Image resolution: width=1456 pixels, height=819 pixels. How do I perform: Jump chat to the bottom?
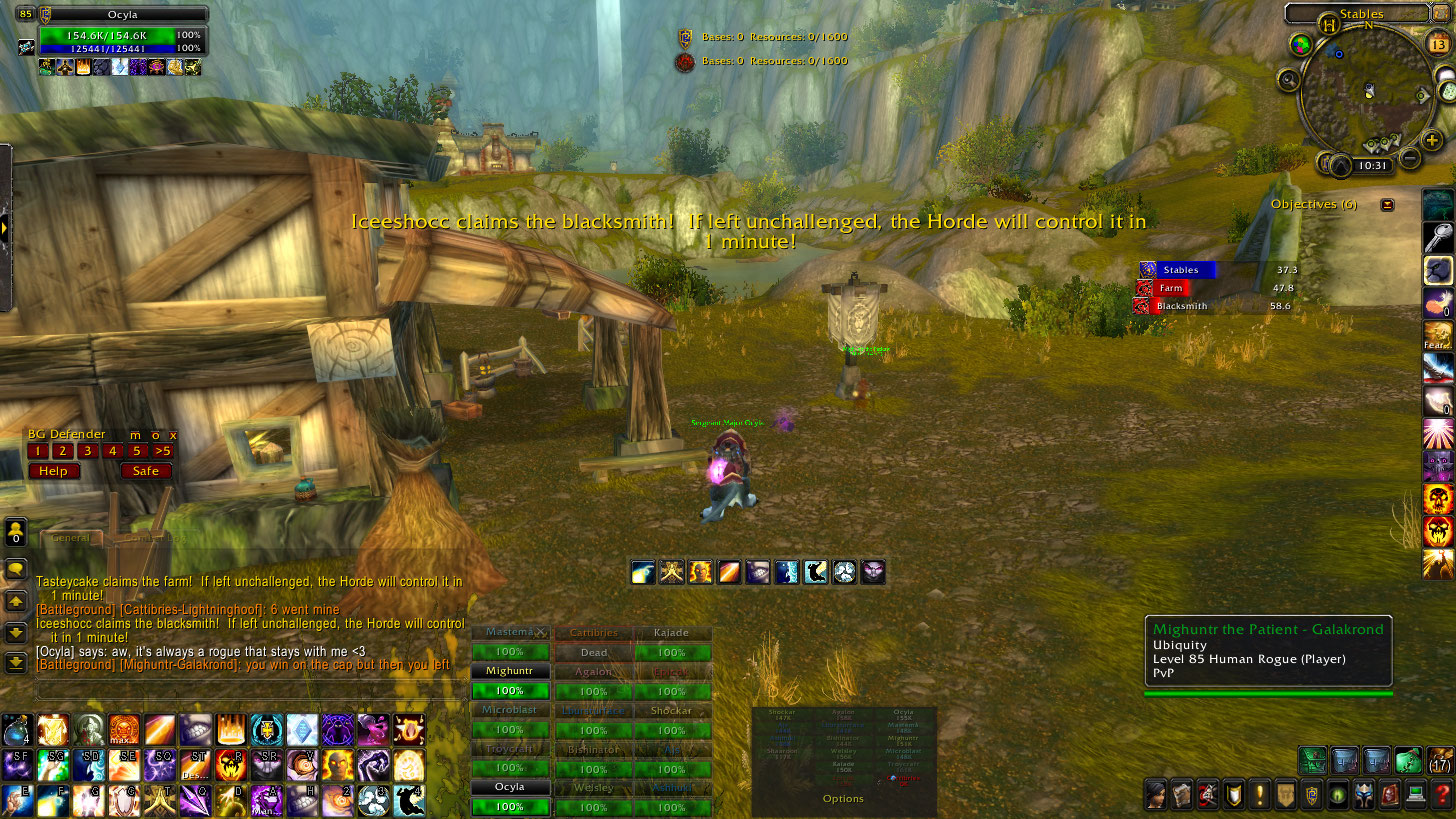pyautogui.click(x=16, y=662)
